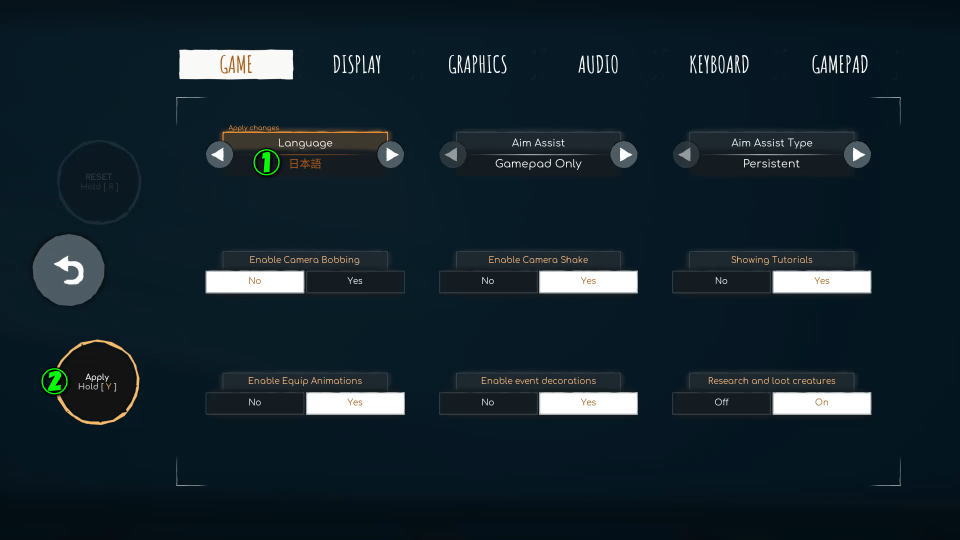
Task: Apply the changed settings
Action: point(97,382)
